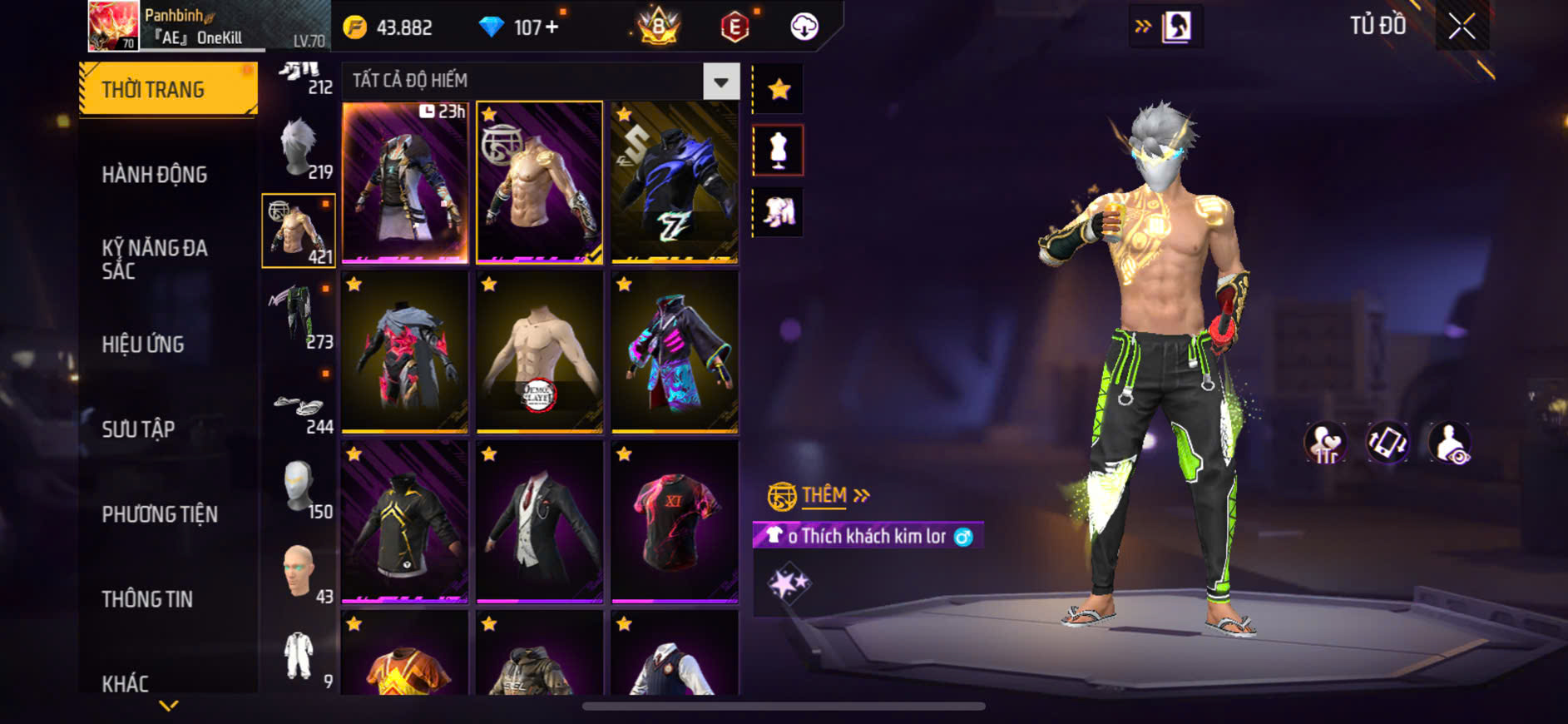Choose the black suit with red tie
This screenshot has height=724, width=1568.
click(x=539, y=521)
